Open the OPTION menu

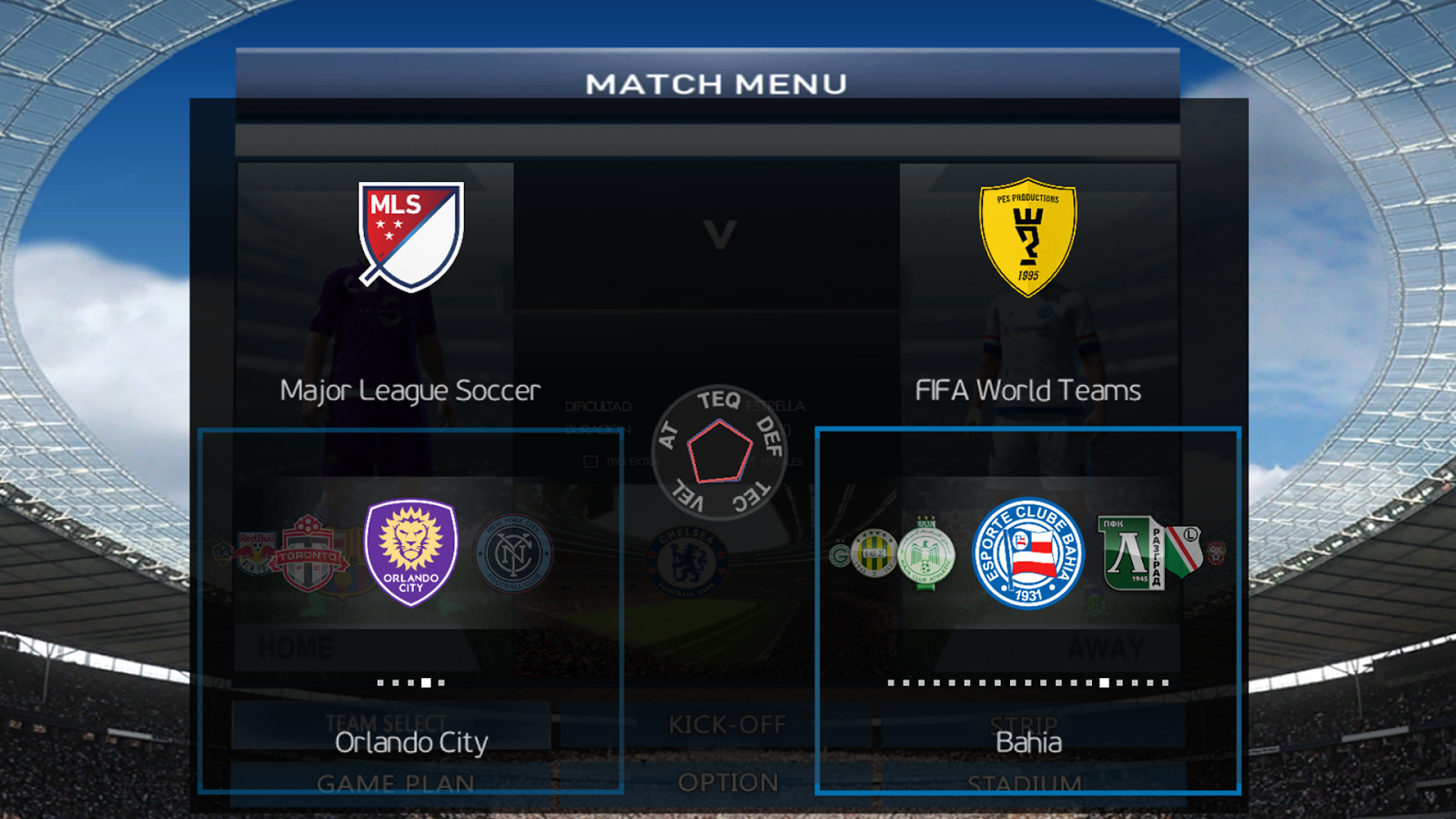[726, 783]
